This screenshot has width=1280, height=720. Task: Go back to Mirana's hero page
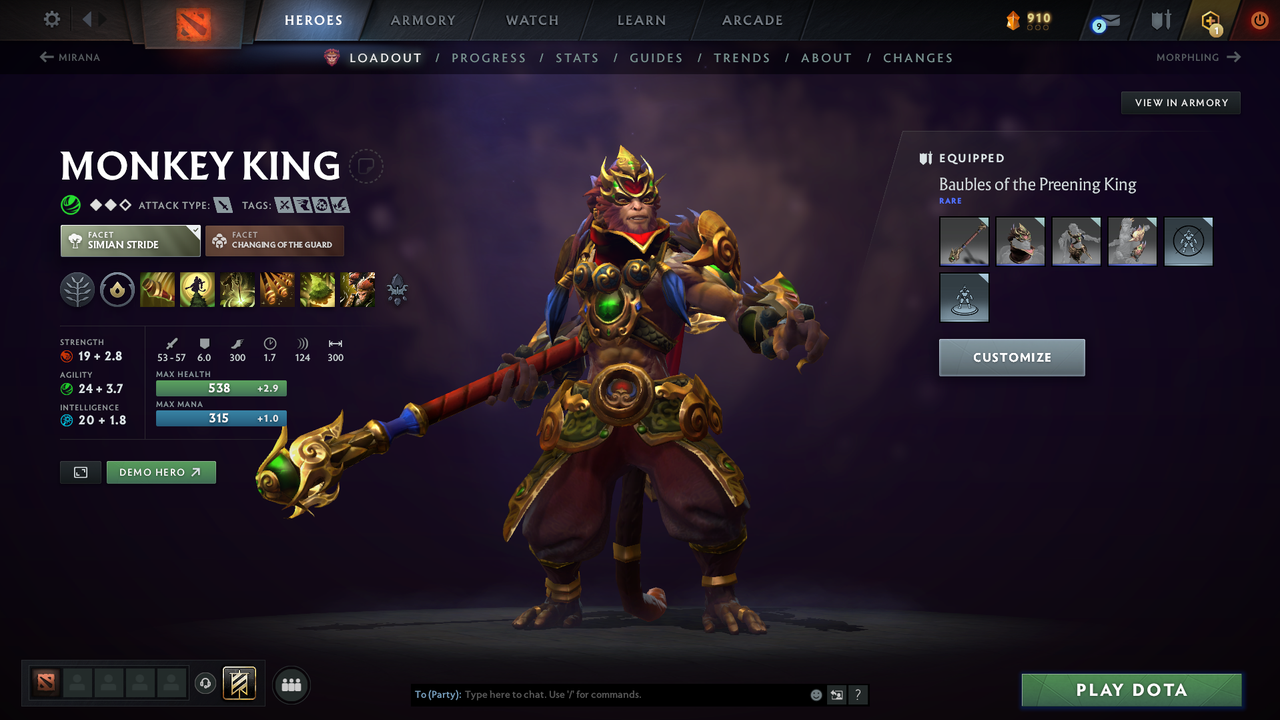tap(70, 57)
